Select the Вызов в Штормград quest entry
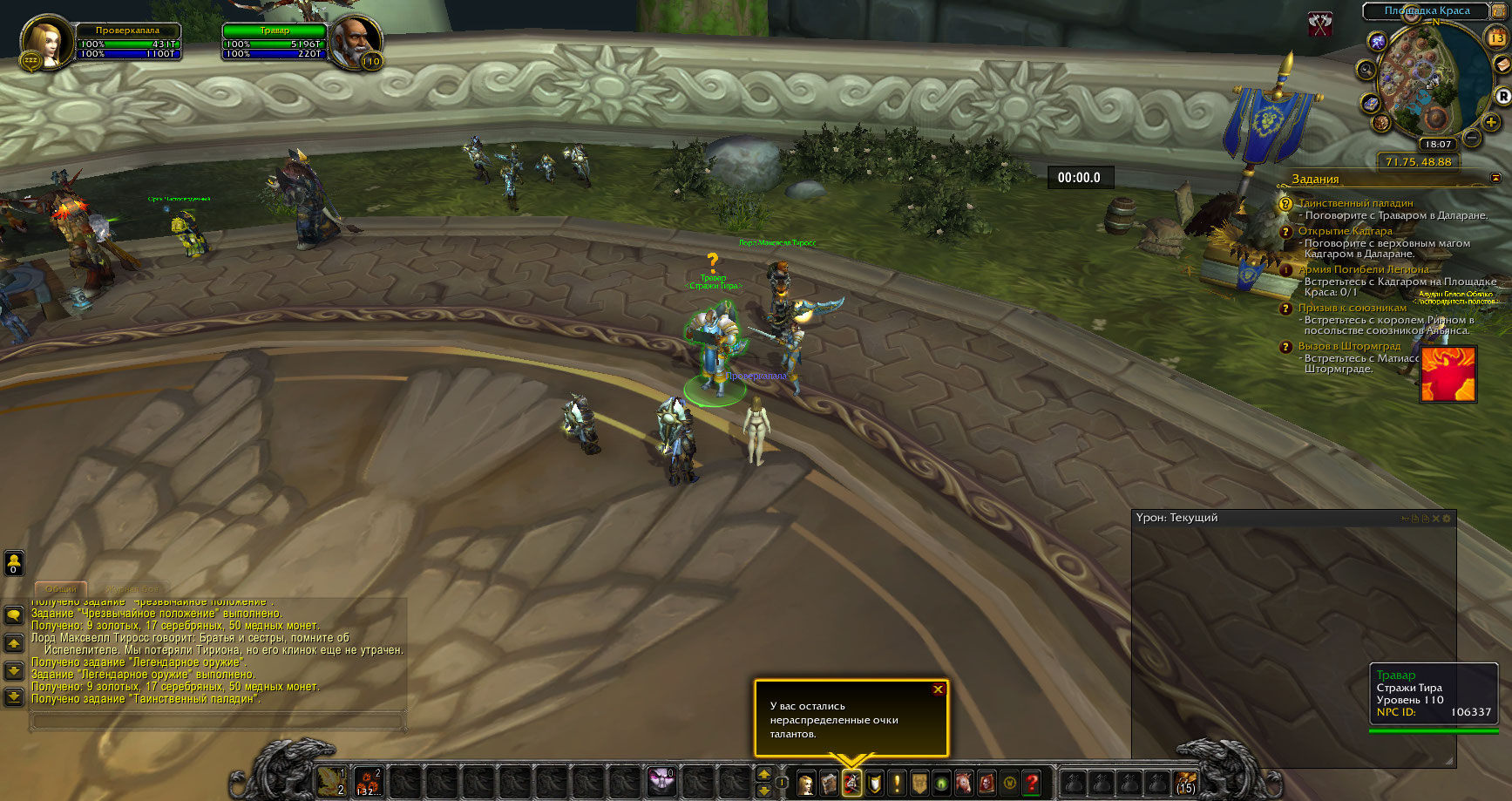Screen dimensions: 1512x801 coord(1349,346)
